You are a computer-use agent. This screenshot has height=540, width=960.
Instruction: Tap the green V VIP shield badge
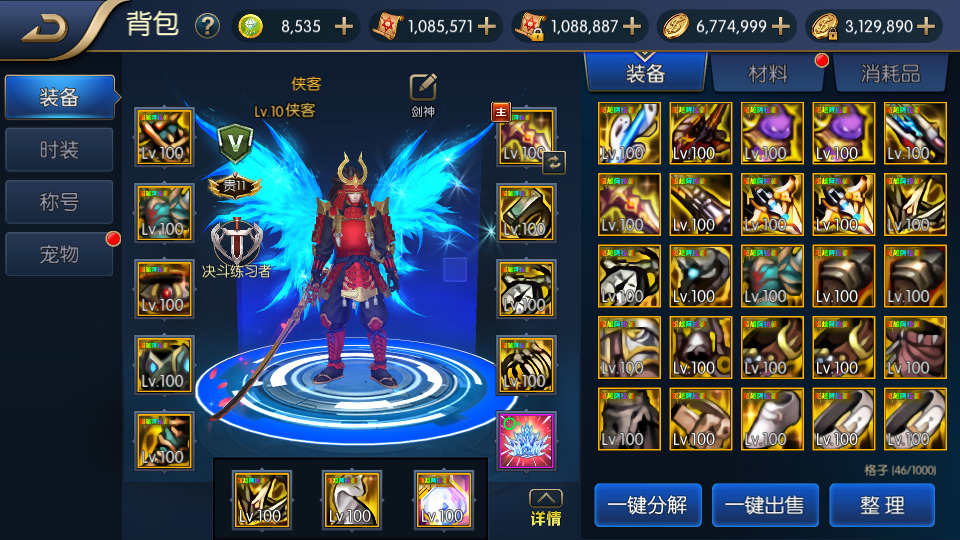(x=235, y=142)
